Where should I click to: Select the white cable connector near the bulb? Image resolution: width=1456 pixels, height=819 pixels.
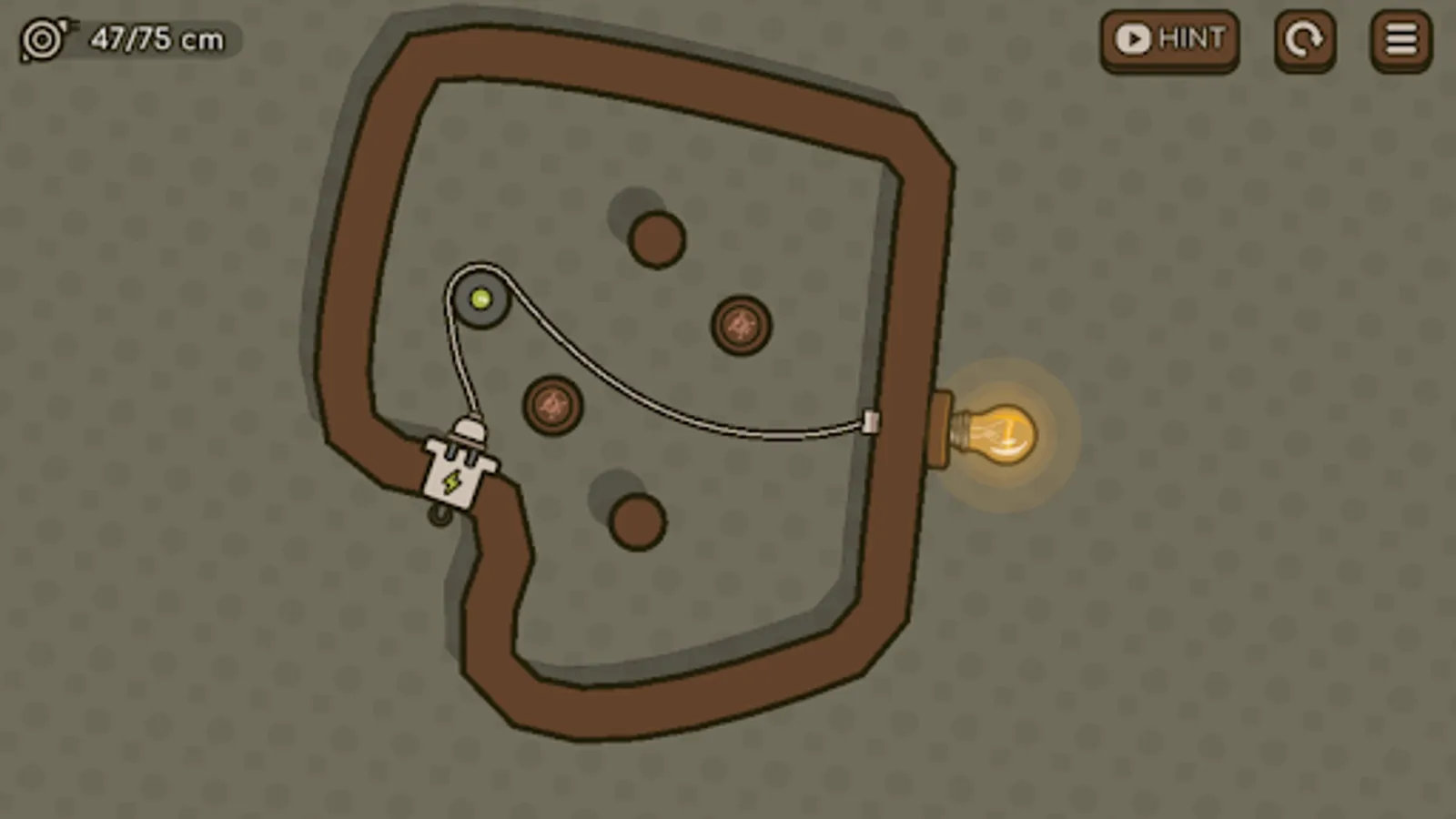click(869, 421)
